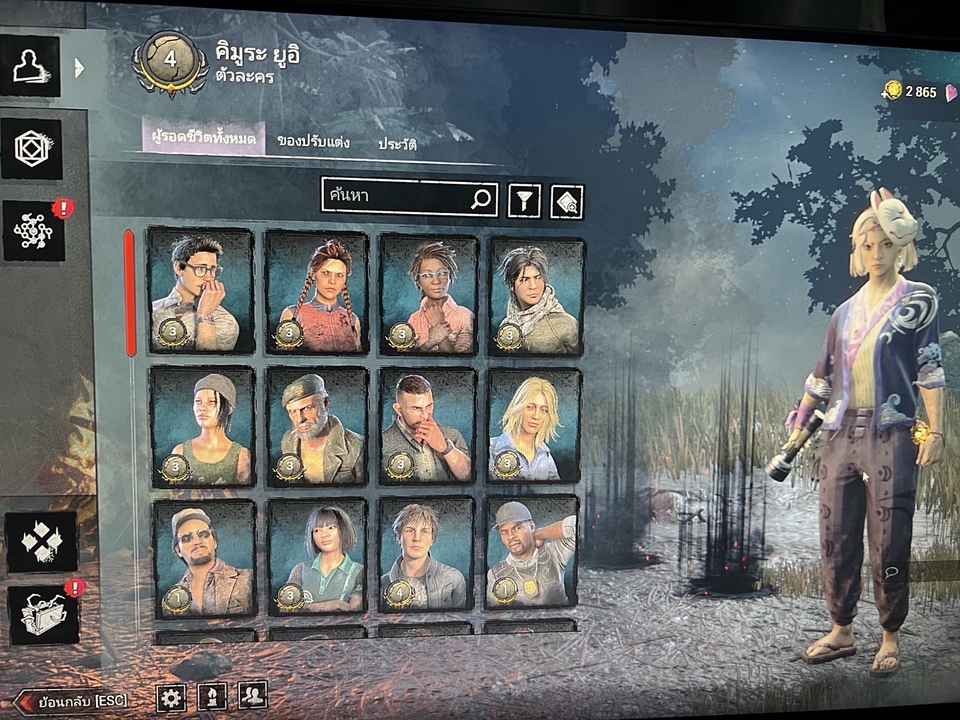This screenshot has width=960, height=720.
Task: Open the four-diamonds icon in the sidebar
Action: click(41, 542)
